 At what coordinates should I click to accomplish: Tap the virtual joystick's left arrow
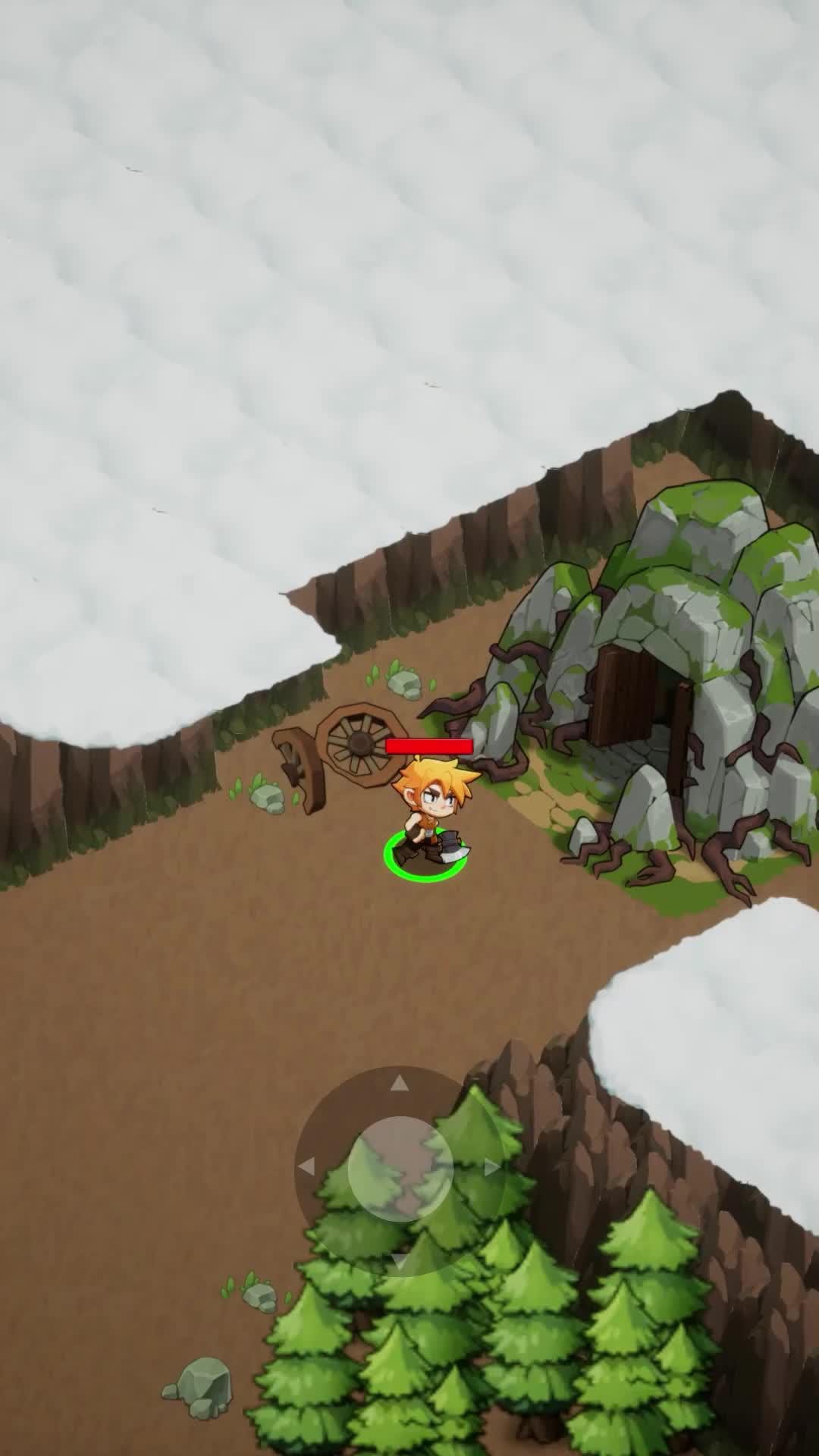(x=306, y=1167)
